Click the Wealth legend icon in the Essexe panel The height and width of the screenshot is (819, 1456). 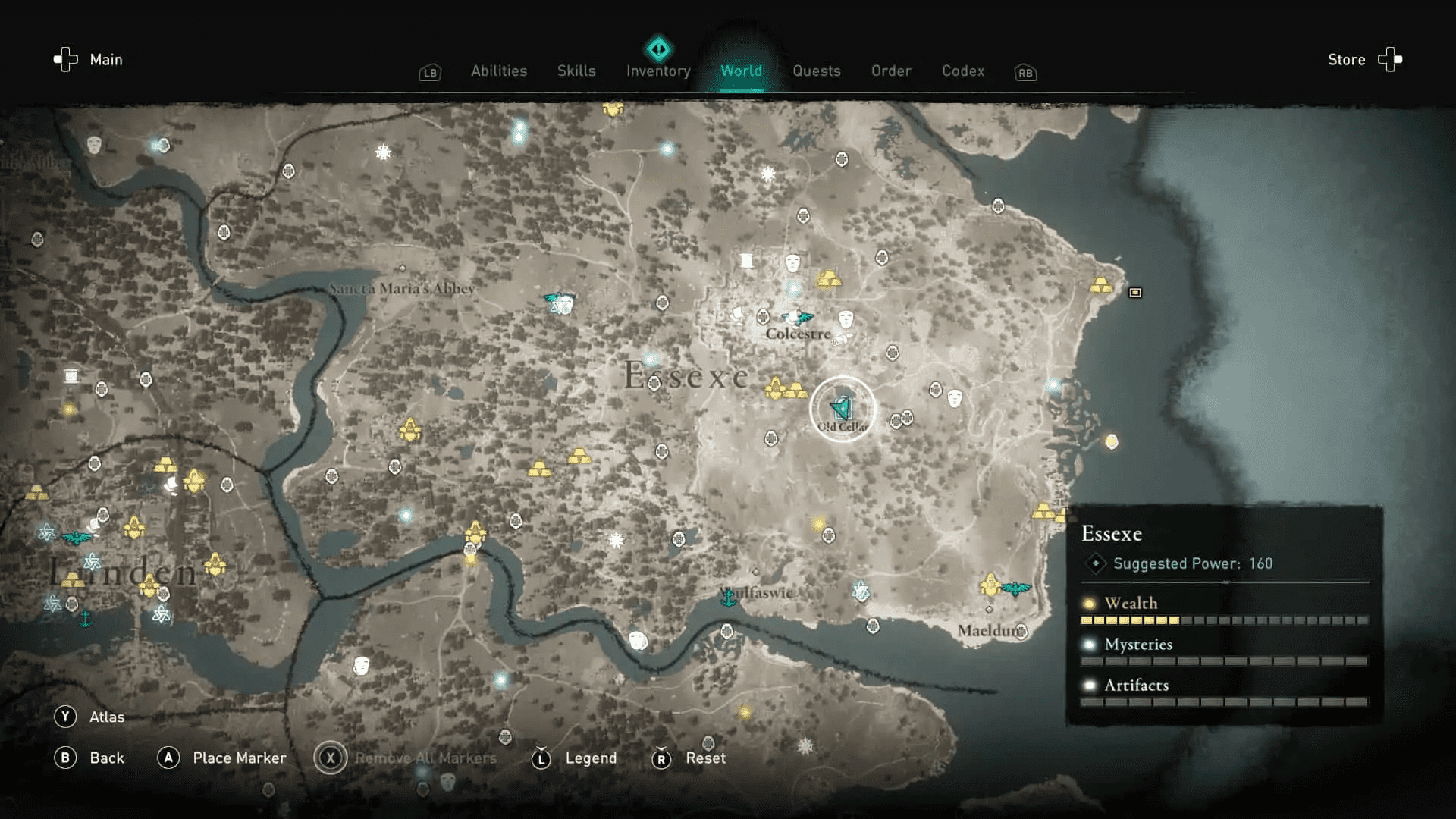pos(1090,604)
